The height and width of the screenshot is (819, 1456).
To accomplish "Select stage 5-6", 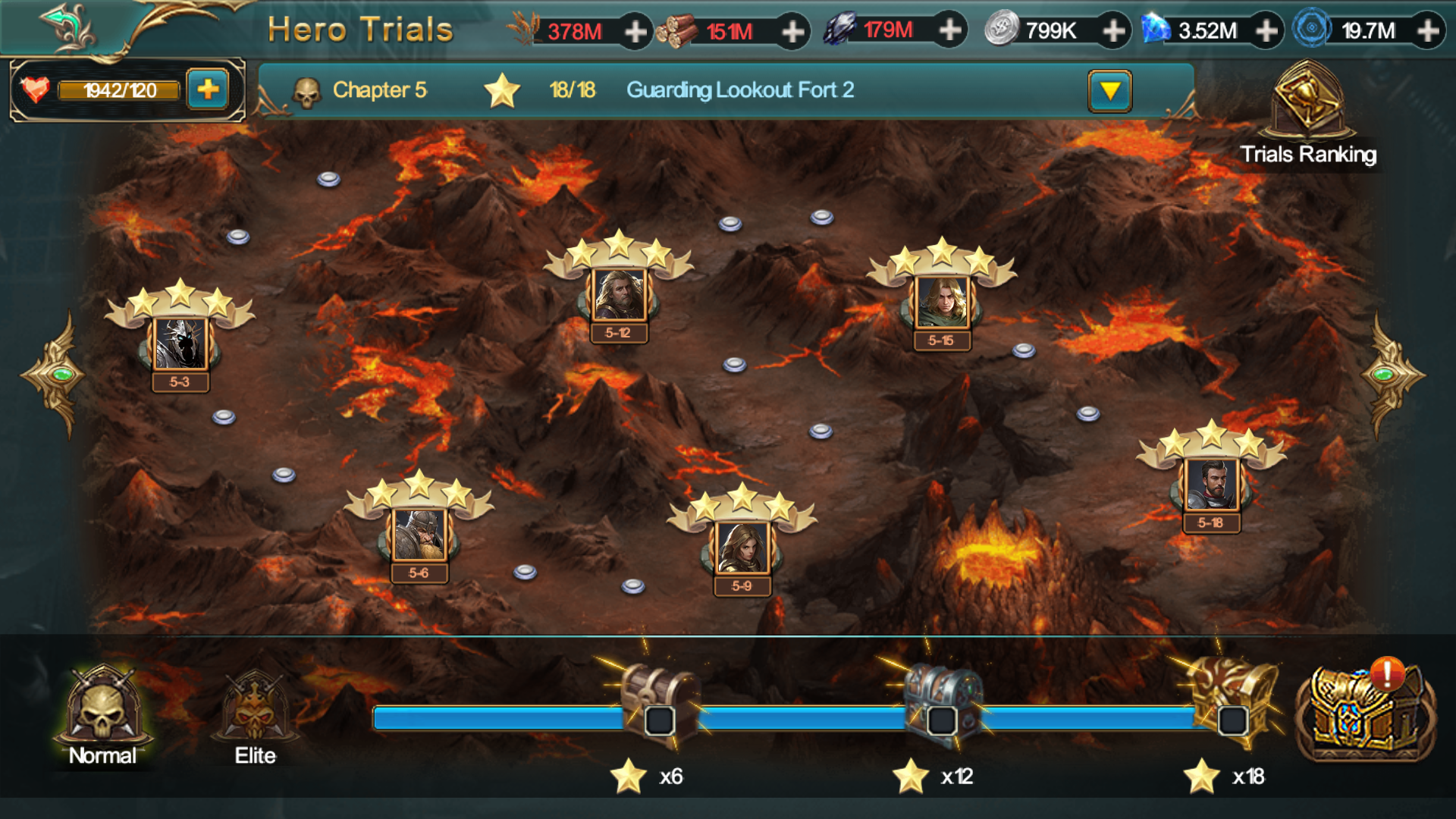I will click(x=419, y=535).
